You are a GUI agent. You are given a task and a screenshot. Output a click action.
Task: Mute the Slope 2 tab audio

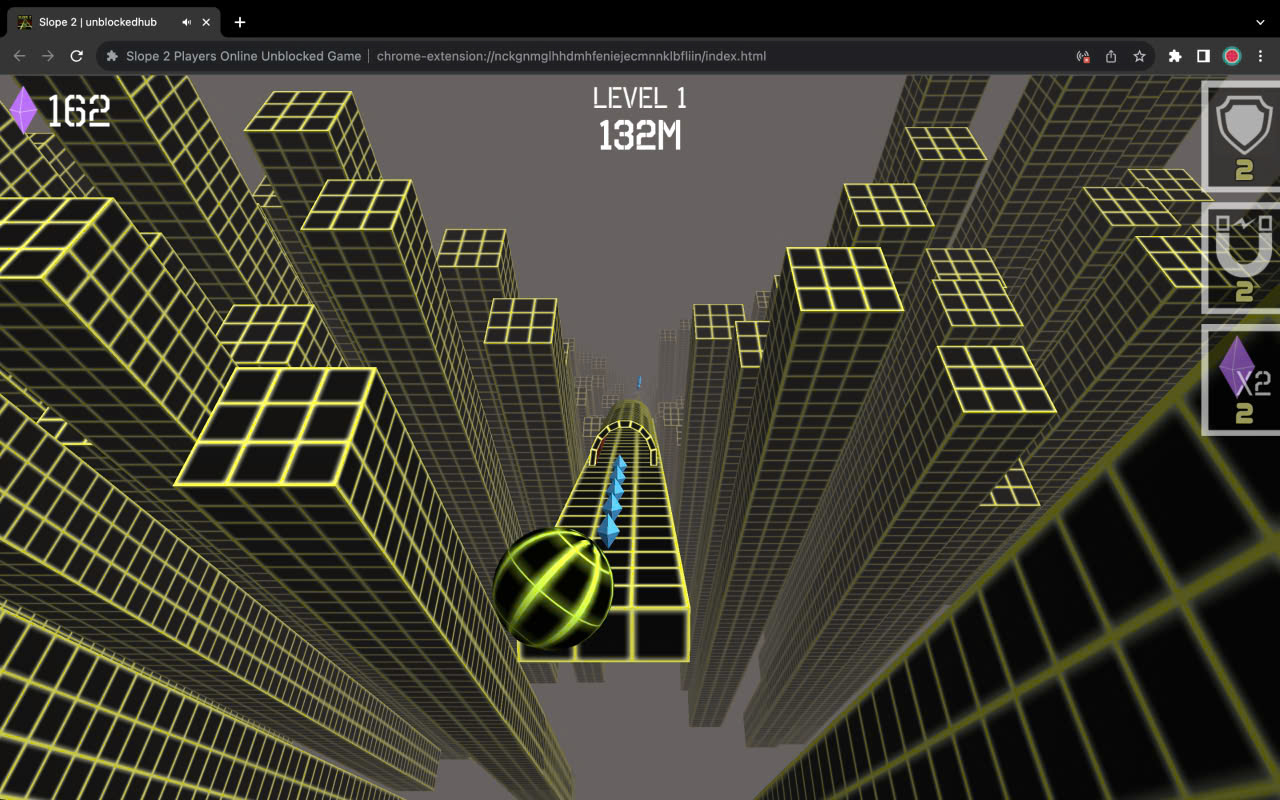[186, 22]
